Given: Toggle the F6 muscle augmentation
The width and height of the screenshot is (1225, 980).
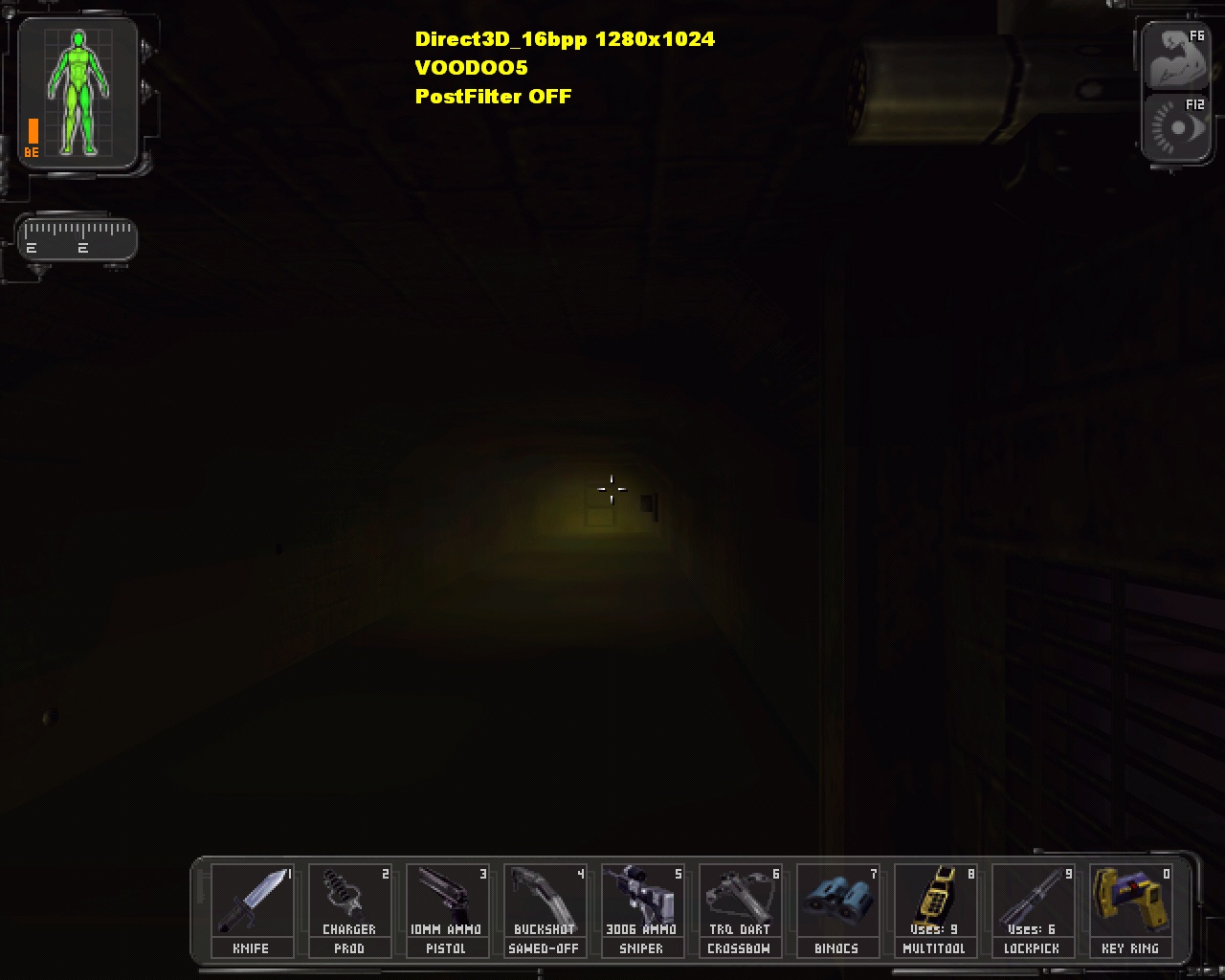Looking at the screenshot, I should click(x=1175, y=53).
